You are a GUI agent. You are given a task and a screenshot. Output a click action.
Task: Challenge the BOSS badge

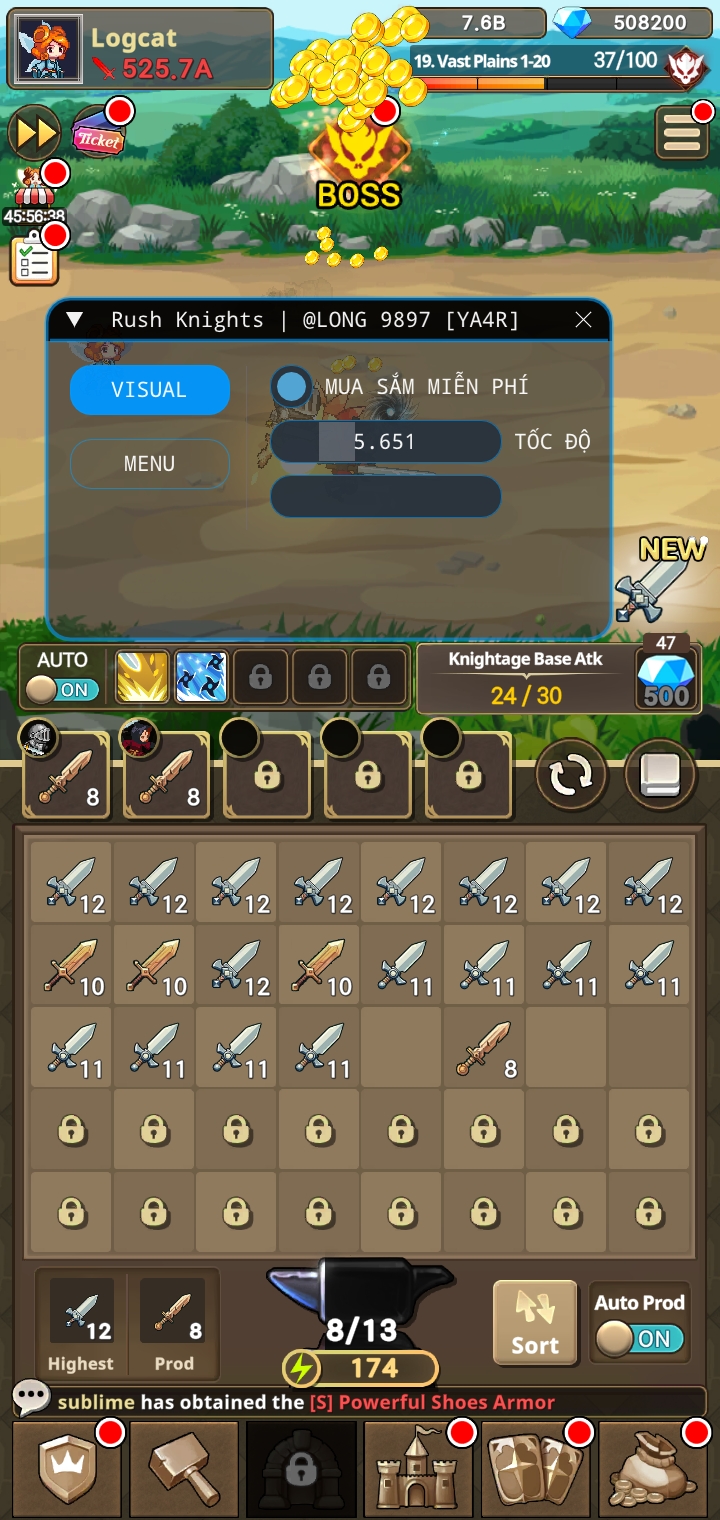point(359,160)
